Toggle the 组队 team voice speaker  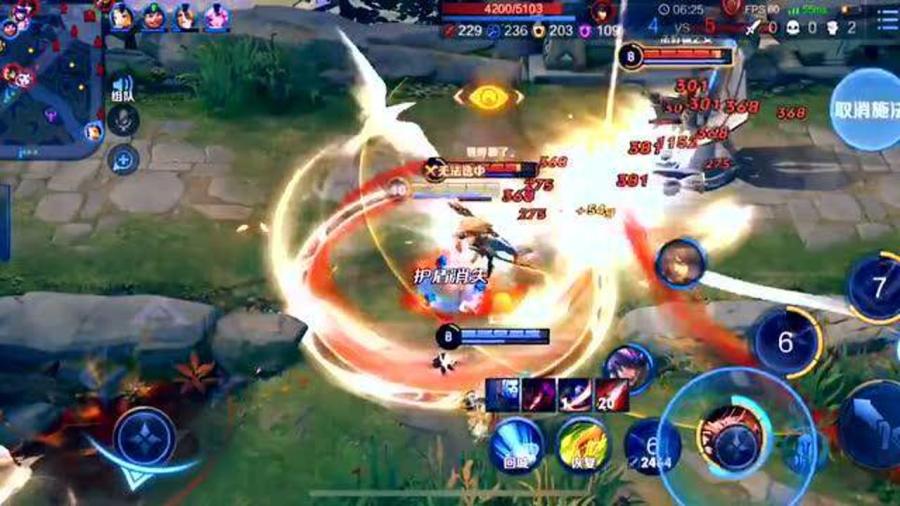pos(123,88)
